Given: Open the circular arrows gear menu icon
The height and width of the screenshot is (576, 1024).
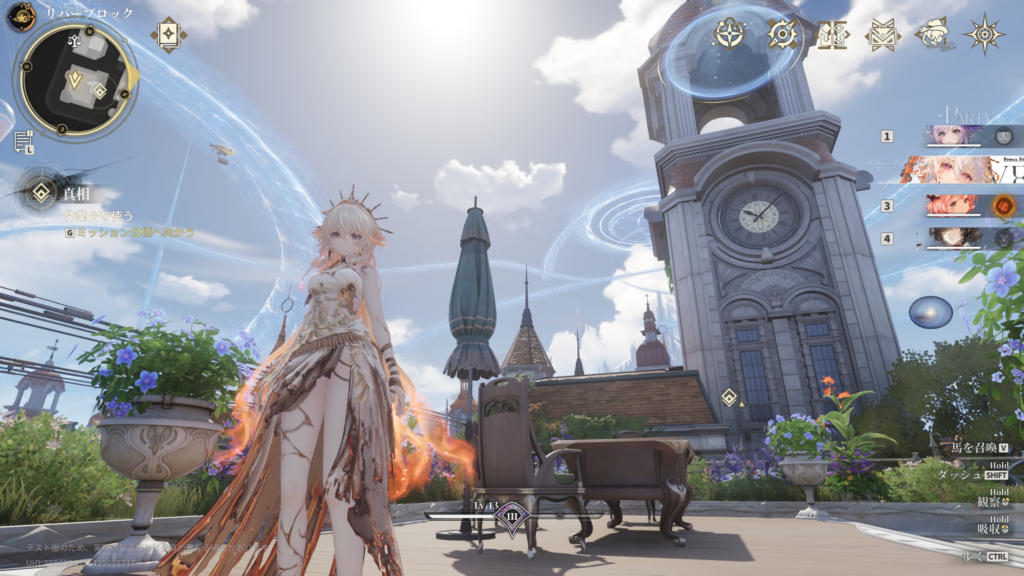Looking at the screenshot, I should (x=783, y=34).
